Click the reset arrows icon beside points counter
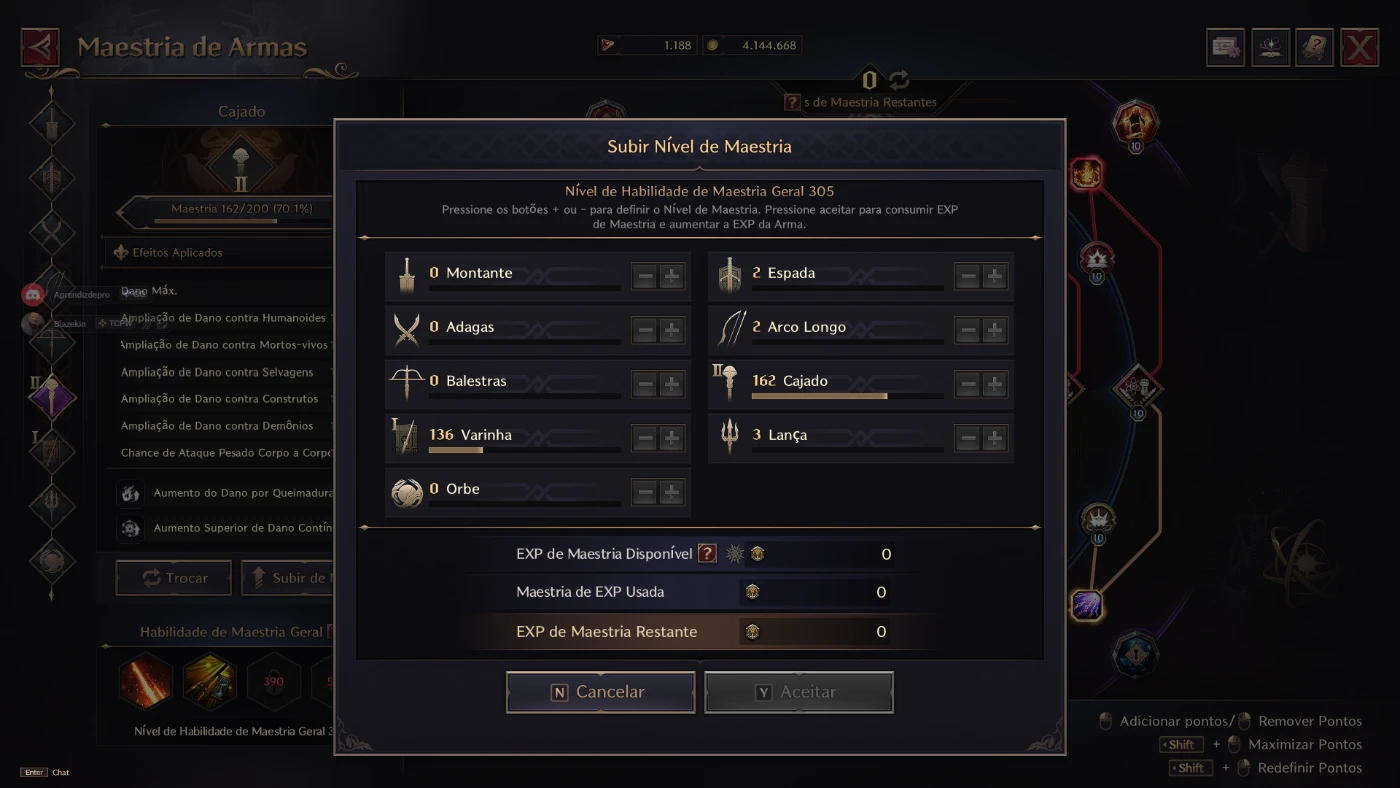Screen dimensions: 1400x788 899,80
